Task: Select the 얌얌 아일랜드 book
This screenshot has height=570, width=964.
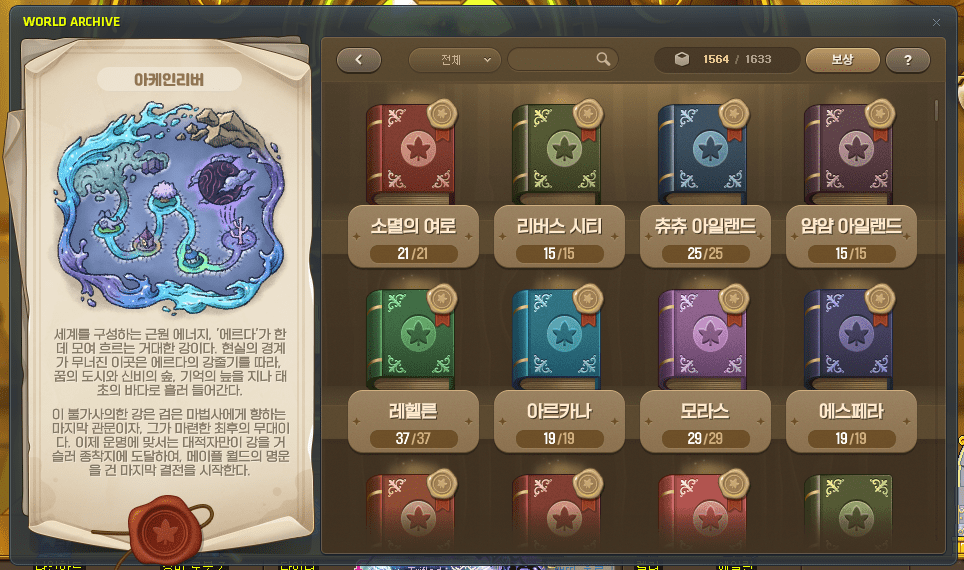Action: [849, 154]
